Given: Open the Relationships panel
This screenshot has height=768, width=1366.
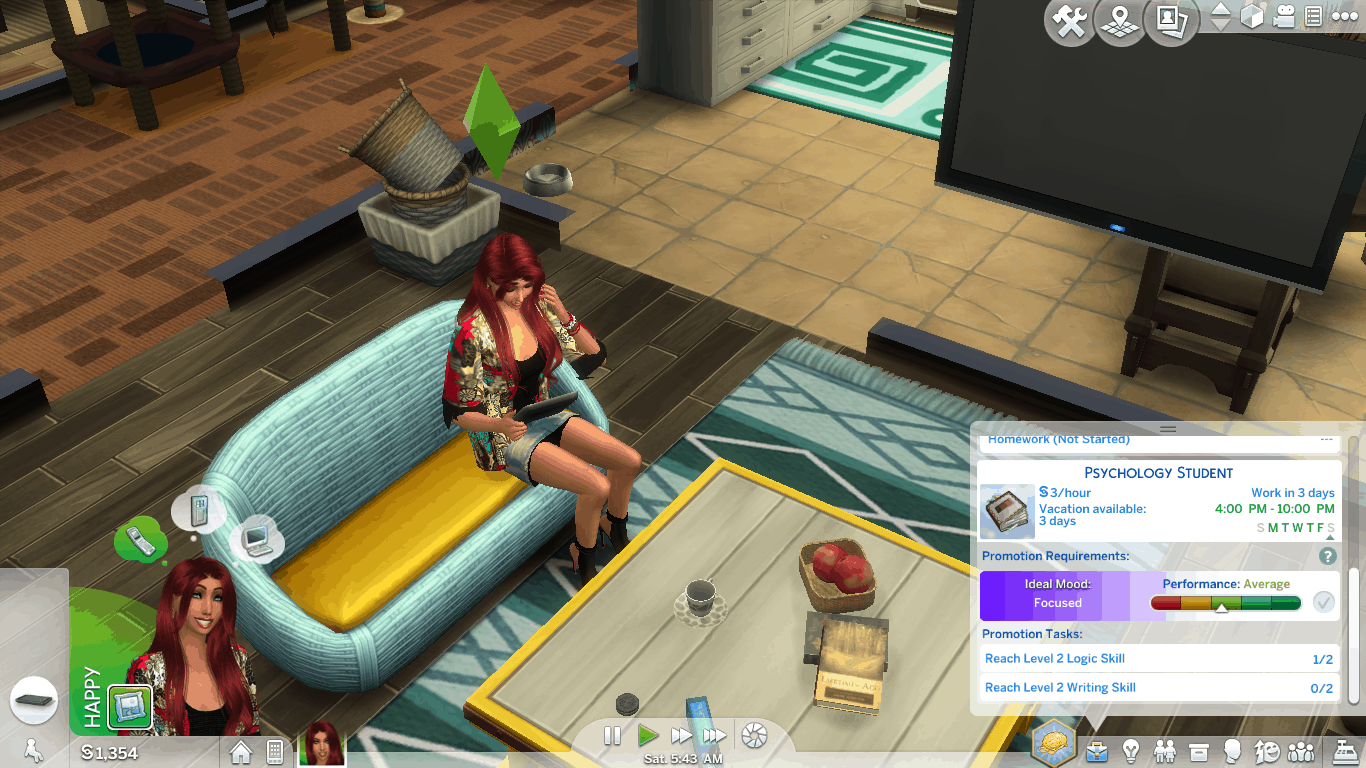Looking at the screenshot, I should 1165,750.
